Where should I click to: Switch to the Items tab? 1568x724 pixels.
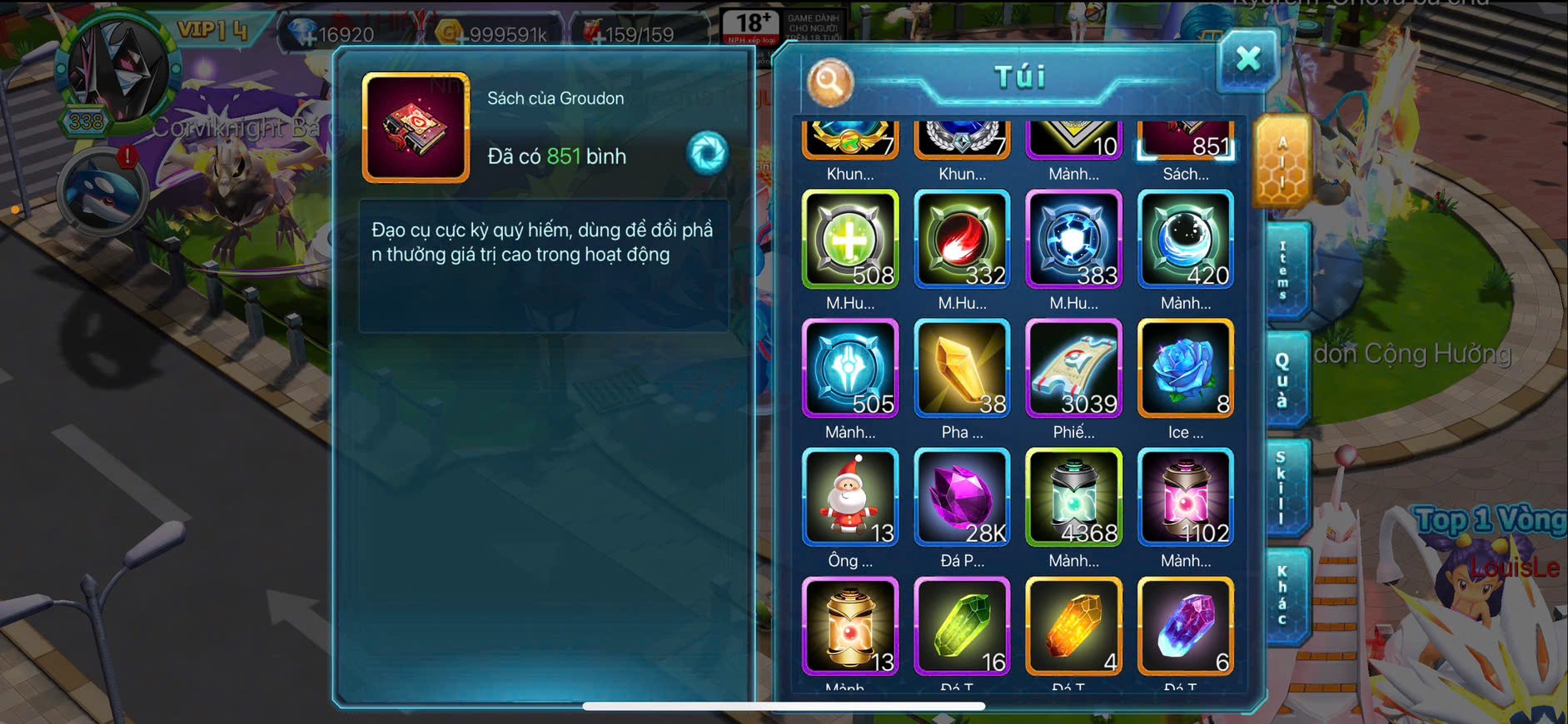point(1284,271)
